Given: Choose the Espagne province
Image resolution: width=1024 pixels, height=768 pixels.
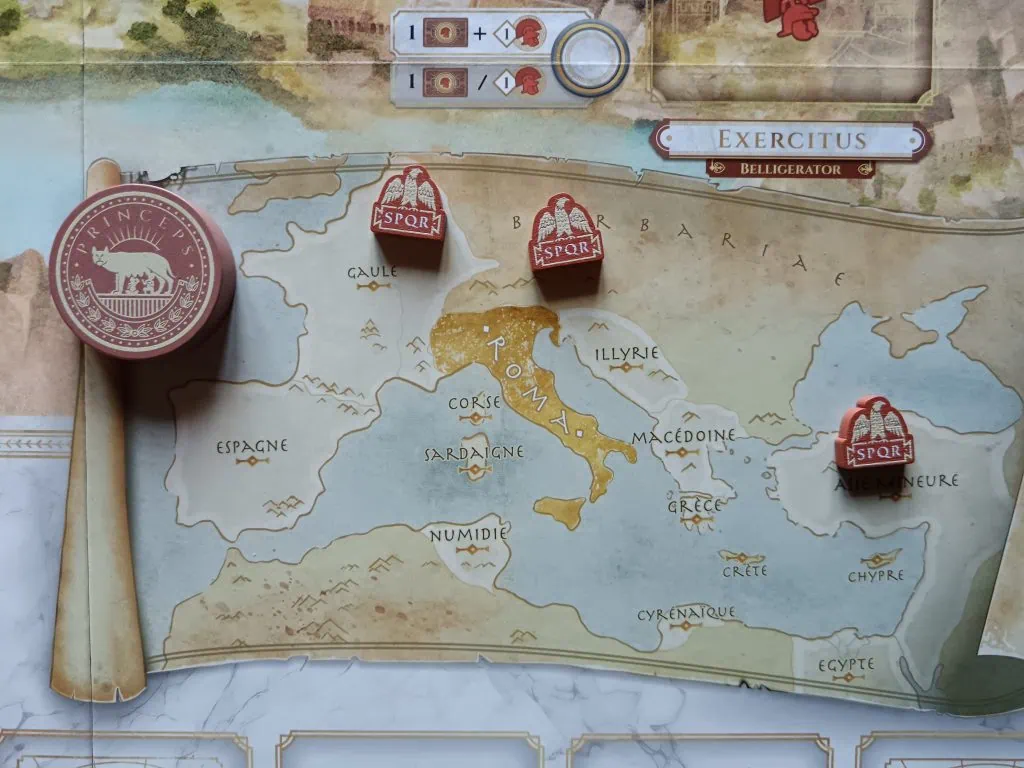Looking at the screenshot, I should point(252,447).
